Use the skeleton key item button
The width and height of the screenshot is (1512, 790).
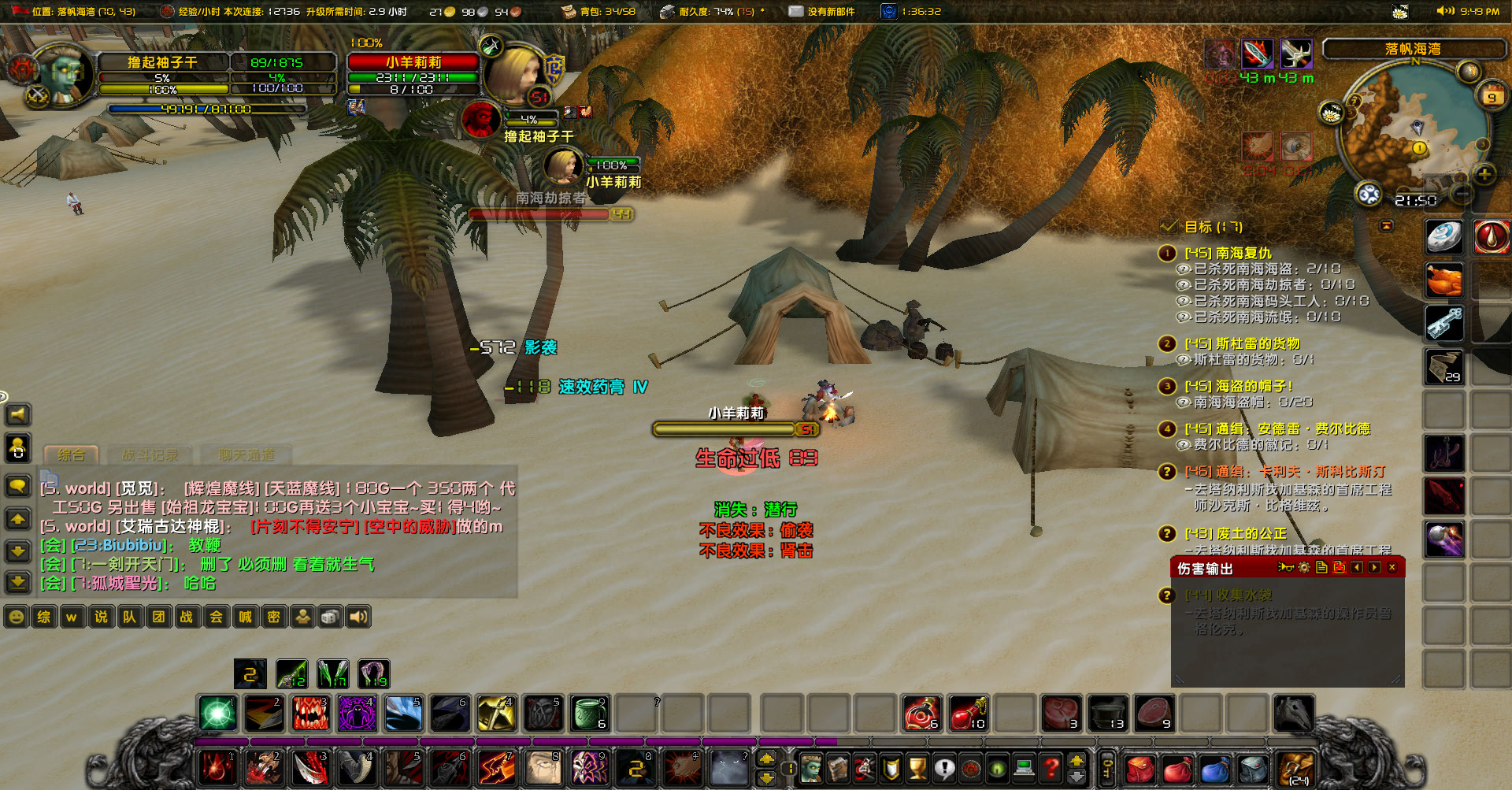1444,323
